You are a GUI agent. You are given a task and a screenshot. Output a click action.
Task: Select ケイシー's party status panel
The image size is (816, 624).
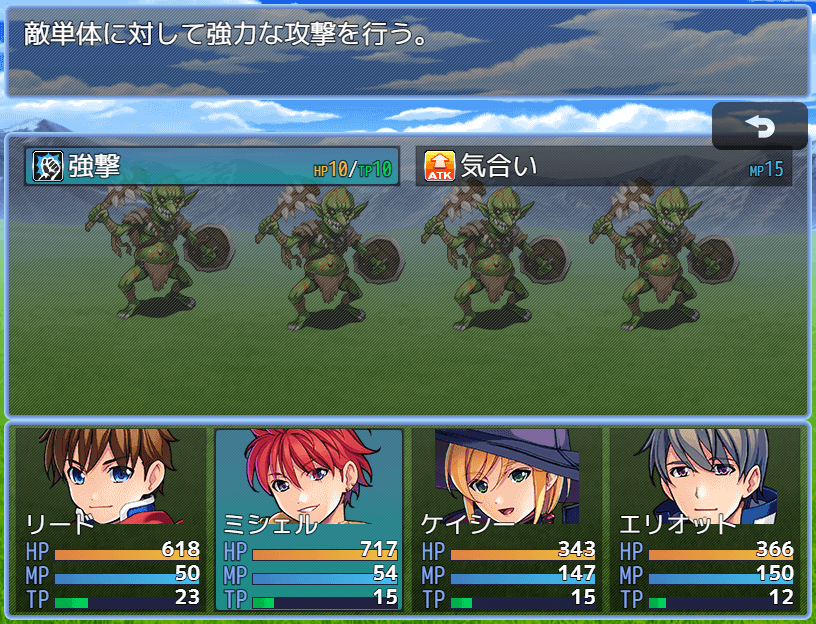point(507,519)
